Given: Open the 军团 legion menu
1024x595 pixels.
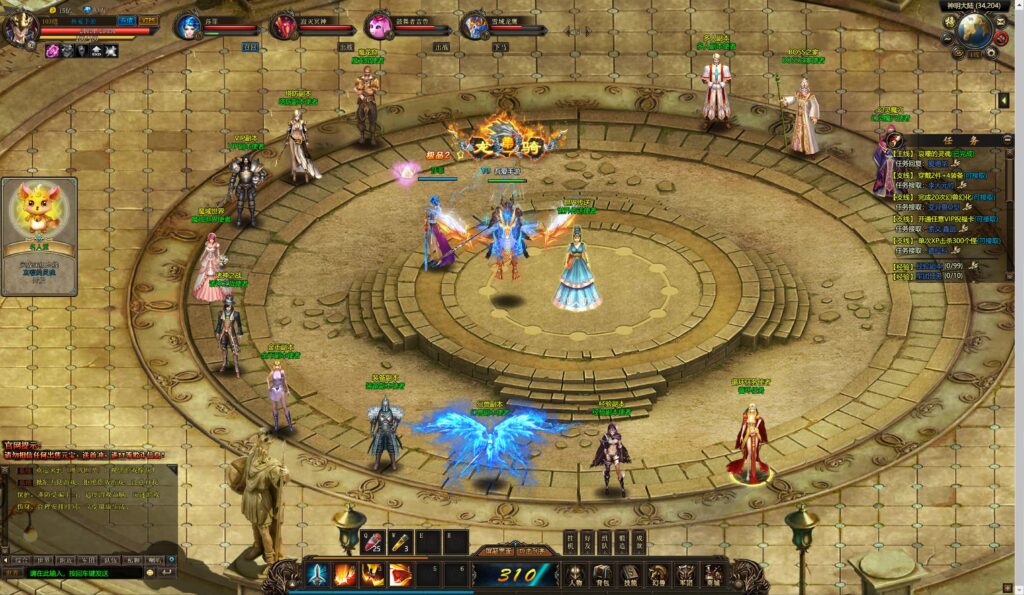Looking at the screenshot, I should 685,575.
